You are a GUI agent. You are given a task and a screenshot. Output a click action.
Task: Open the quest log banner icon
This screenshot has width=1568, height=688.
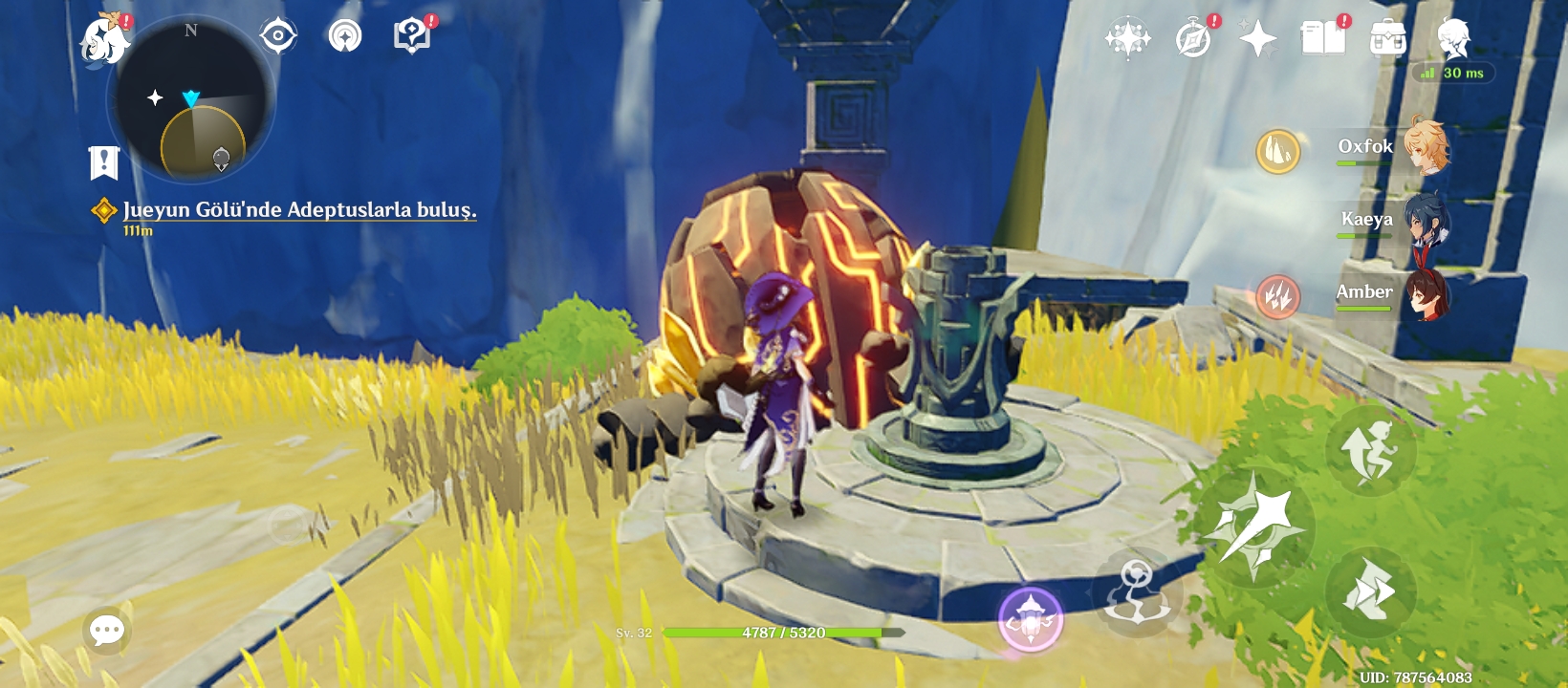(104, 162)
